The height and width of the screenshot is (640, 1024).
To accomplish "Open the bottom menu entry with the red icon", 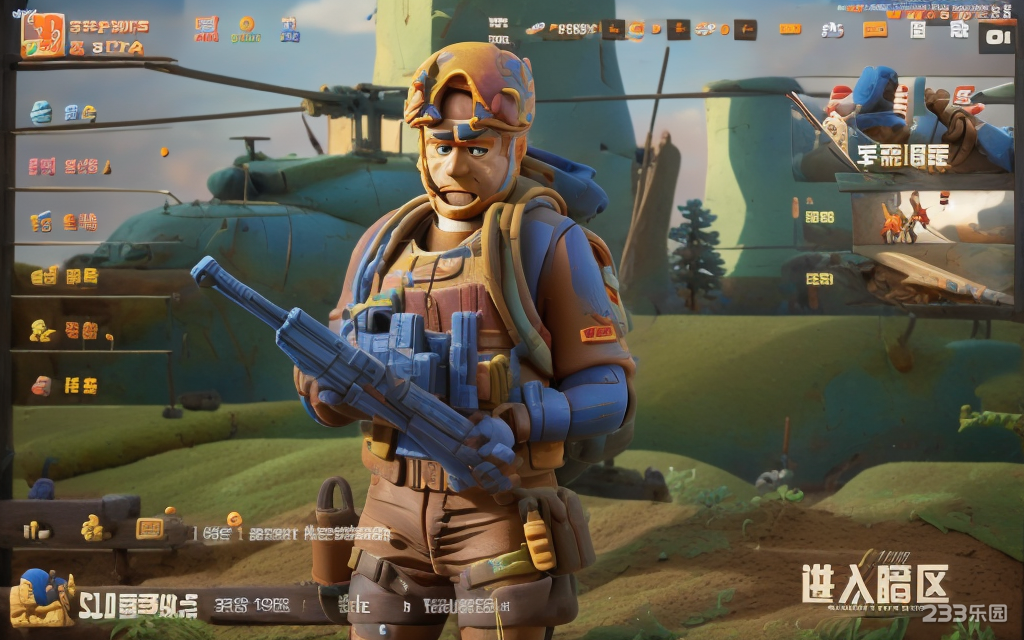I will 42,385.
